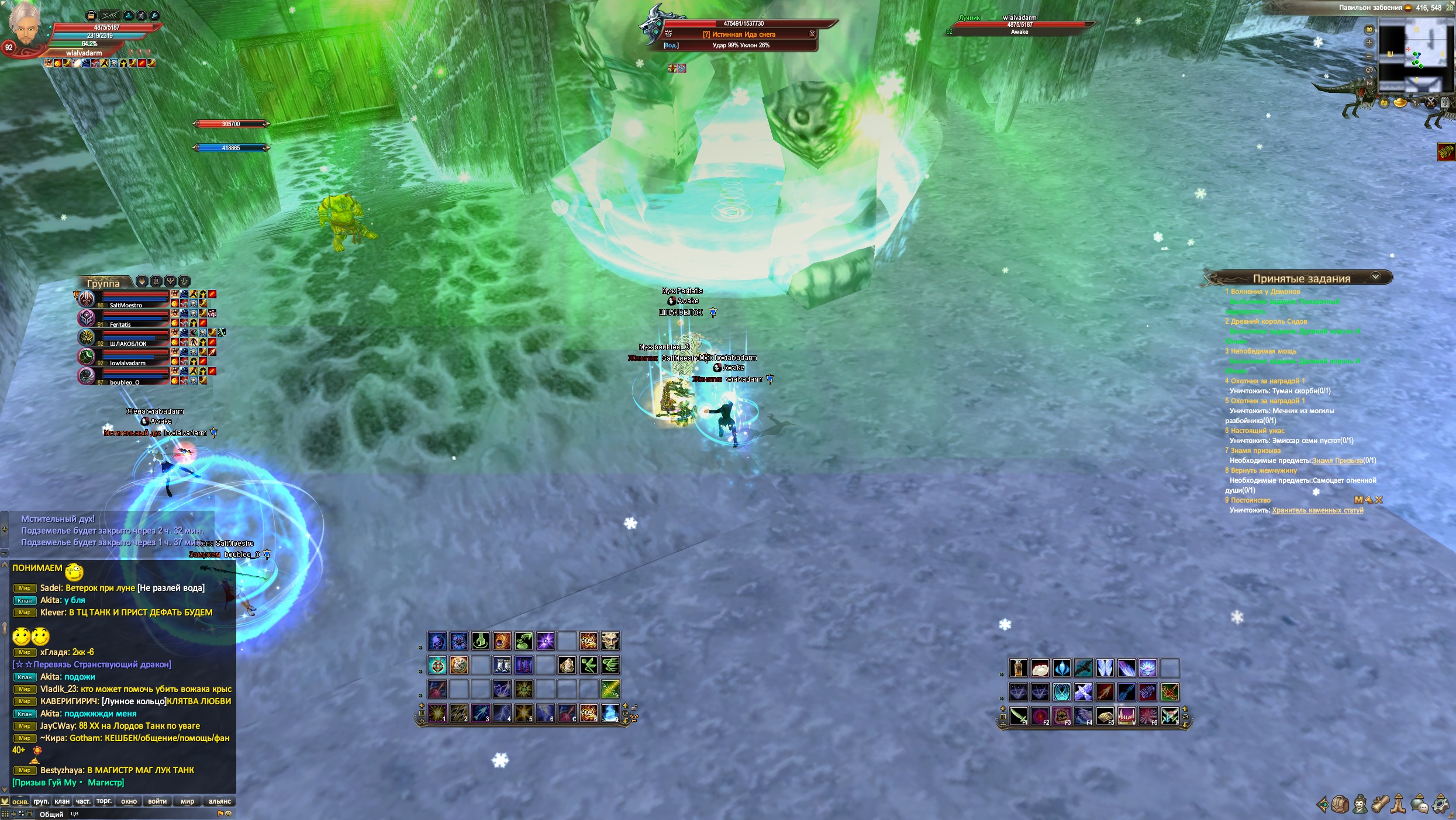Click the player portrait avatar
The height and width of the screenshot is (820, 1456).
(25, 23)
